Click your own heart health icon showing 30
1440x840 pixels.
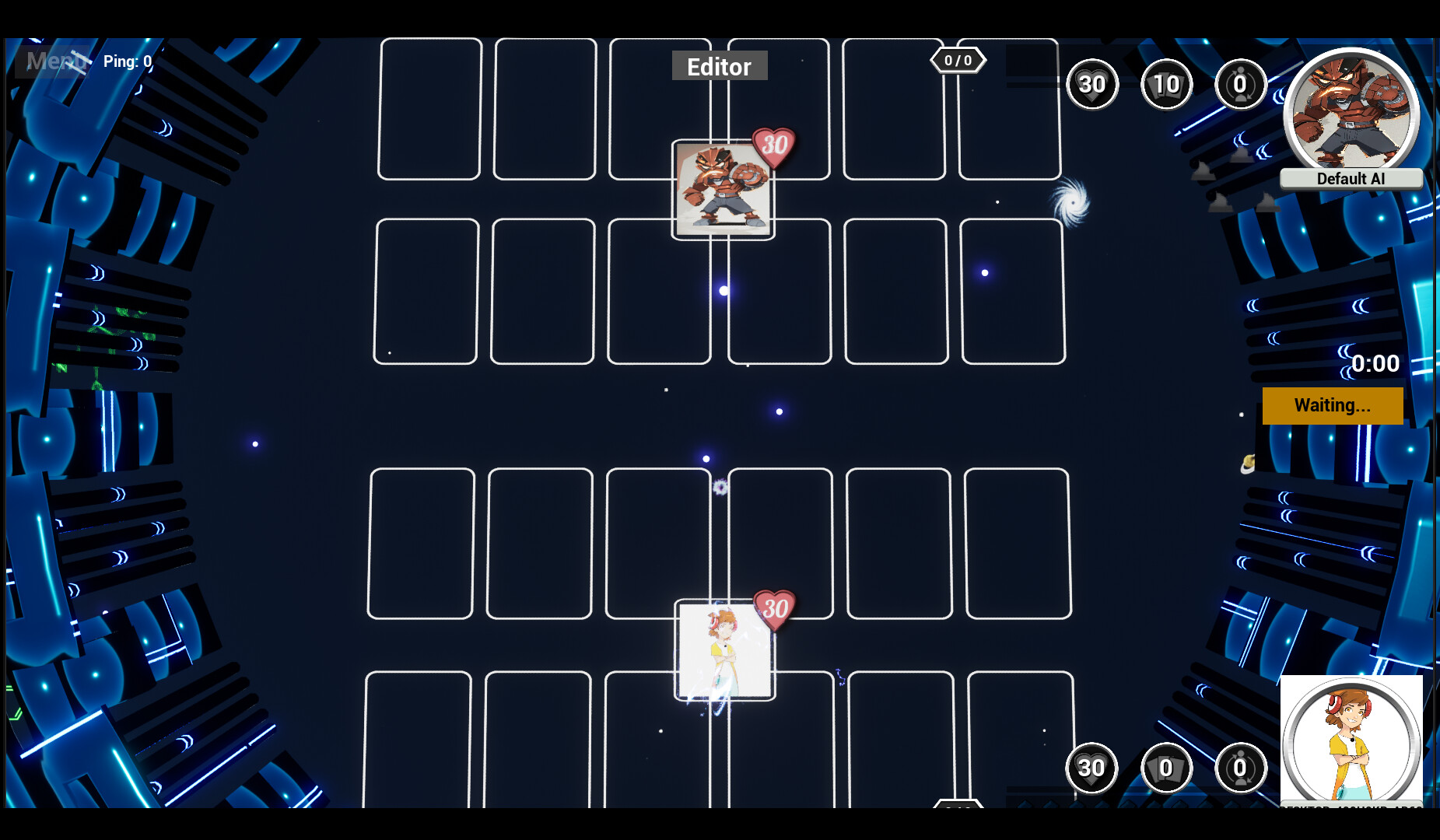coord(1092,768)
